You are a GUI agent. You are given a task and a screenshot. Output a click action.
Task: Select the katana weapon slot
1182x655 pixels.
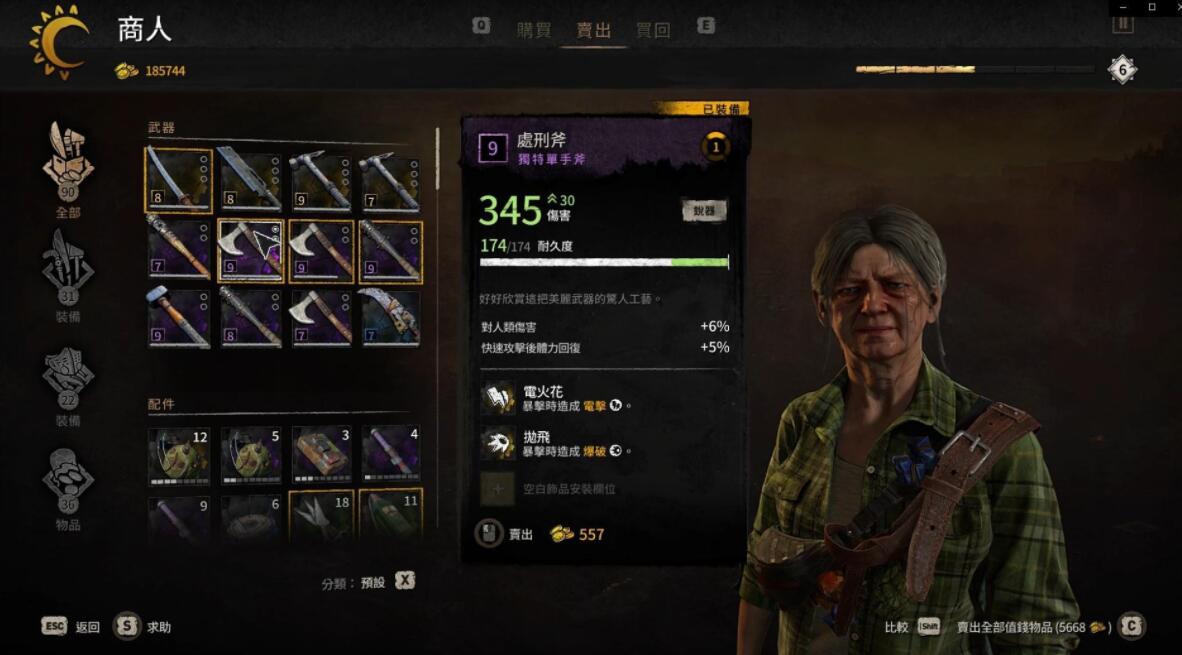coord(179,180)
